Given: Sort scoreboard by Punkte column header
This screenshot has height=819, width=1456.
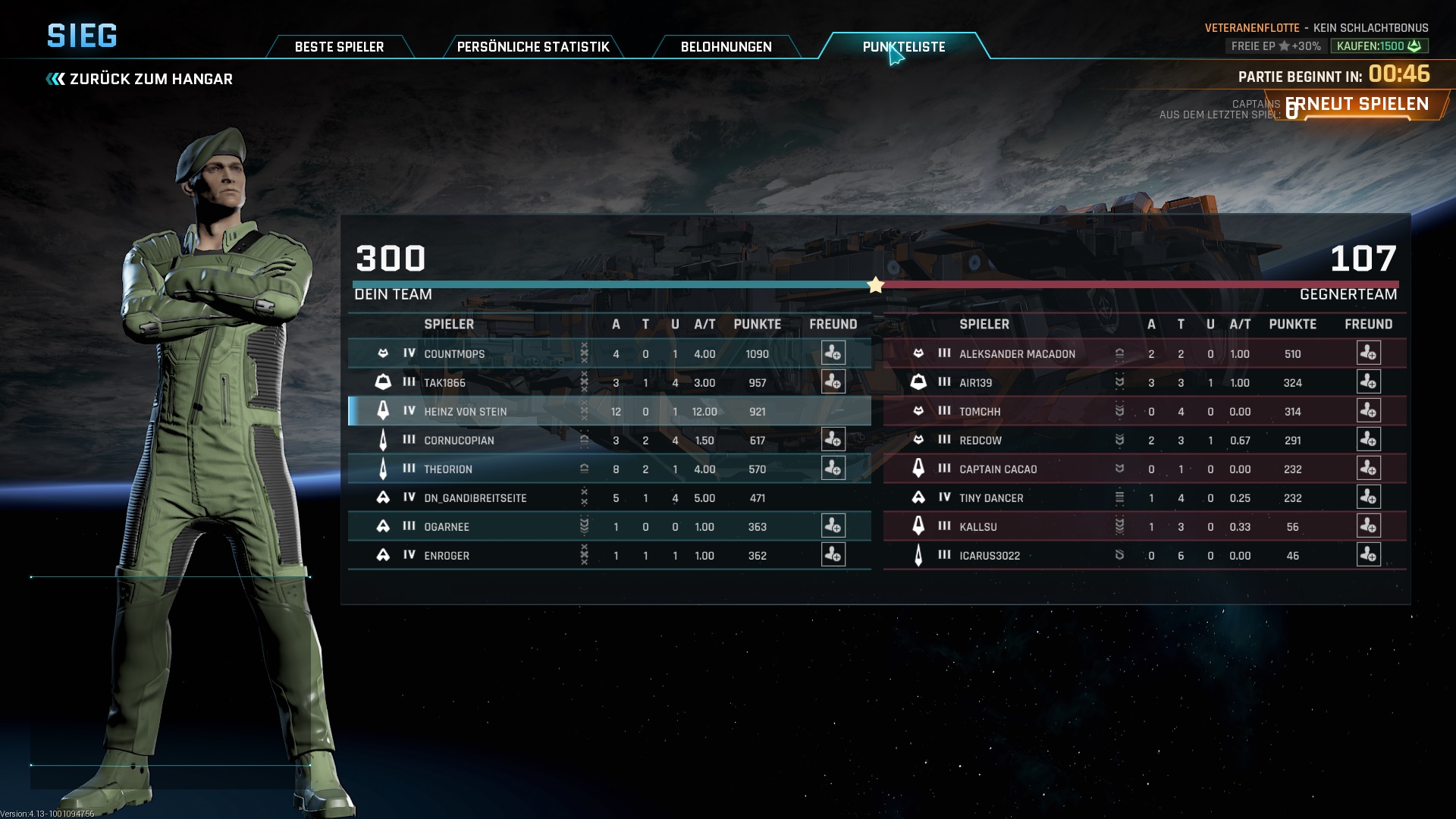Looking at the screenshot, I should coord(757,325).
